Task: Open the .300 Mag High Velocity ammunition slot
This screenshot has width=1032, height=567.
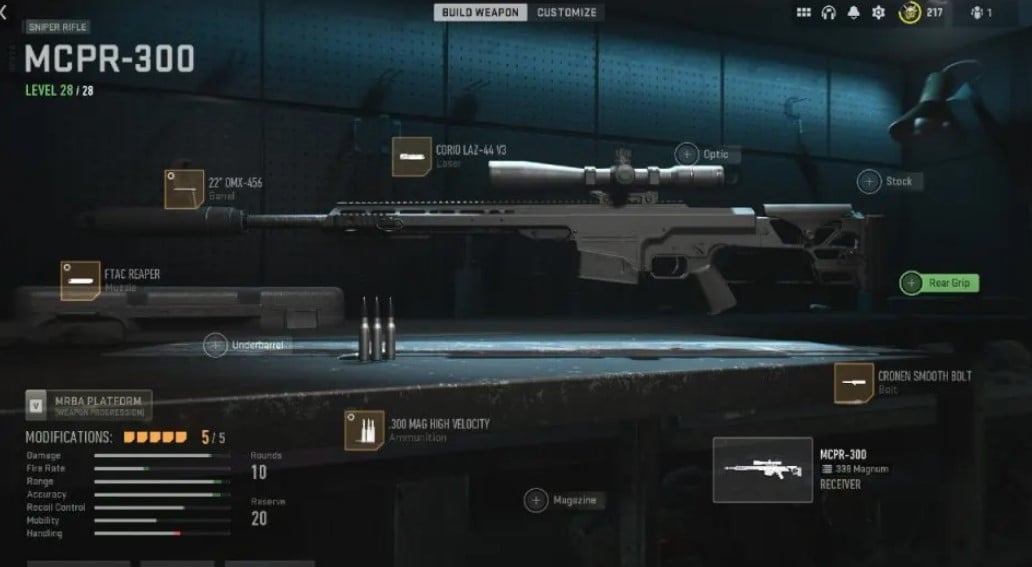Action: [362, 430]
